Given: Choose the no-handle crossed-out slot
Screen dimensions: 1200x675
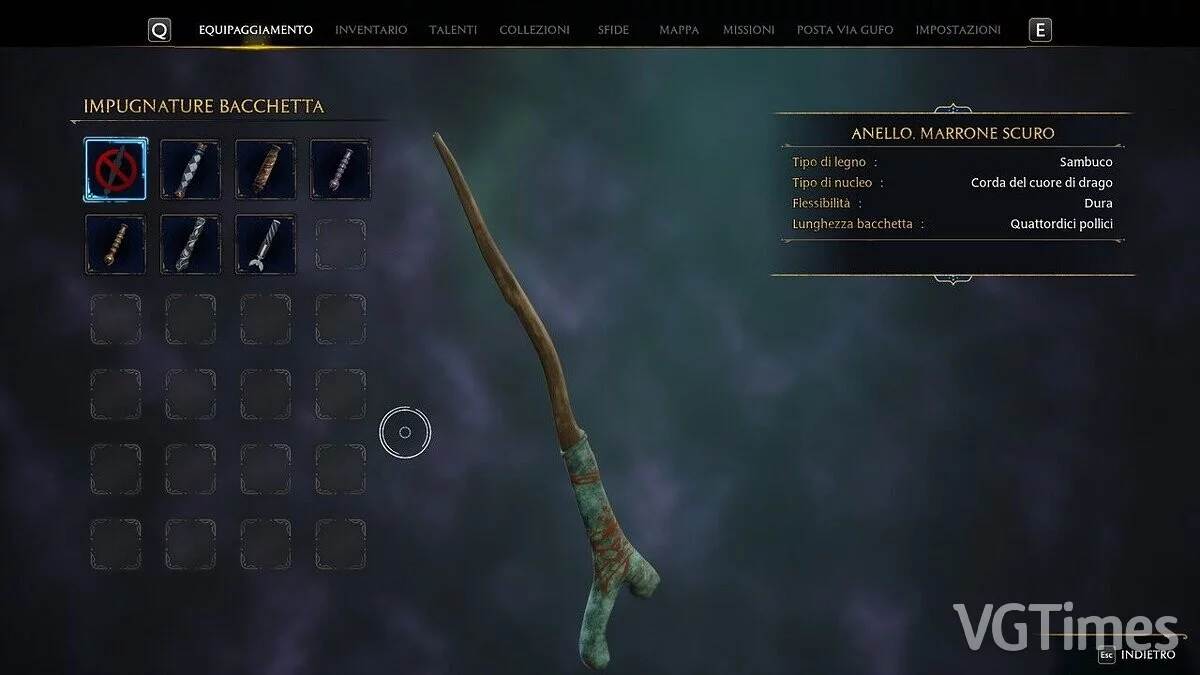Looking at the screenshot, I should [x=115, y=169].
